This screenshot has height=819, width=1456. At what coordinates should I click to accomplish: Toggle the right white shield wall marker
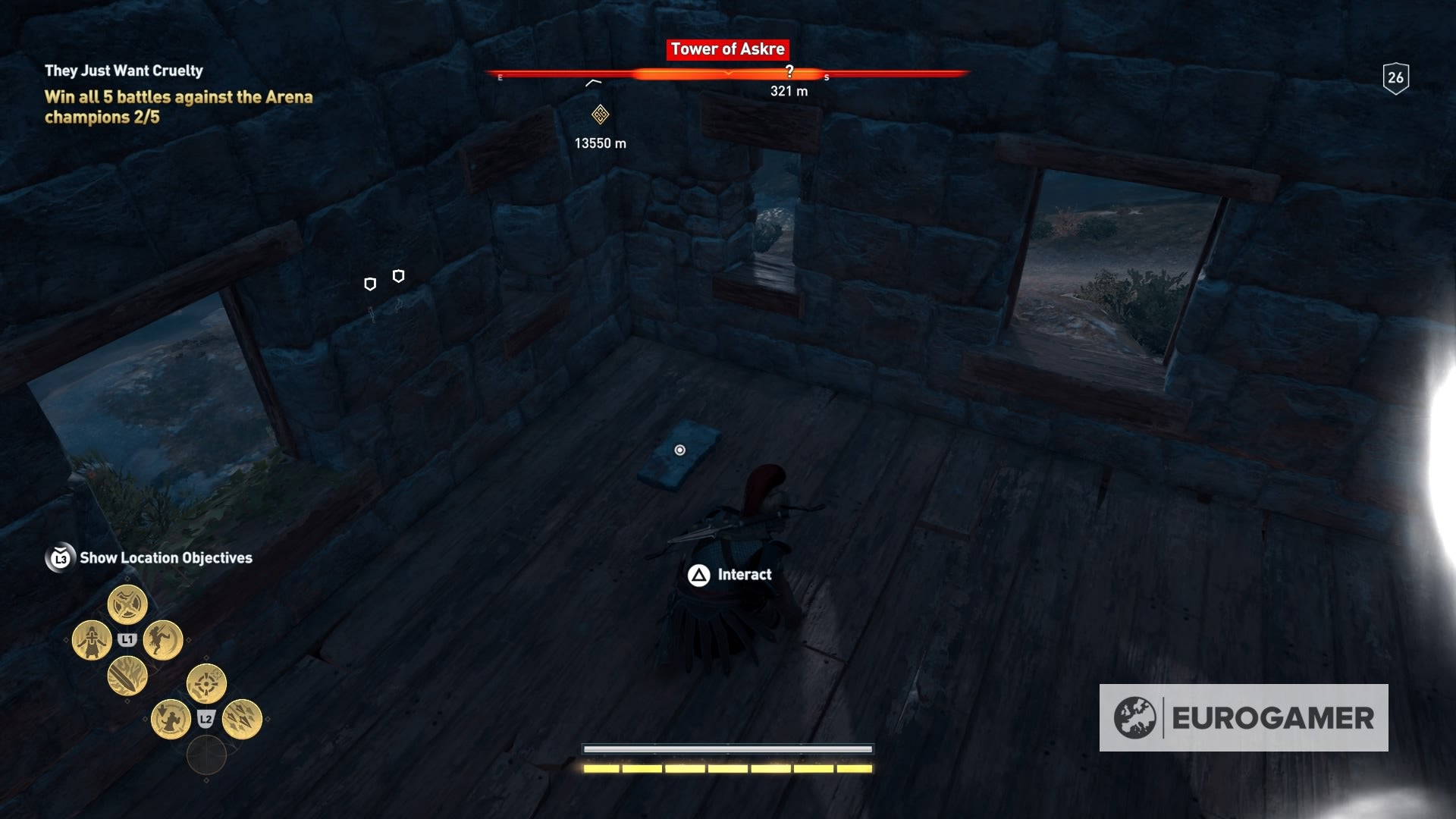(398, 276)
